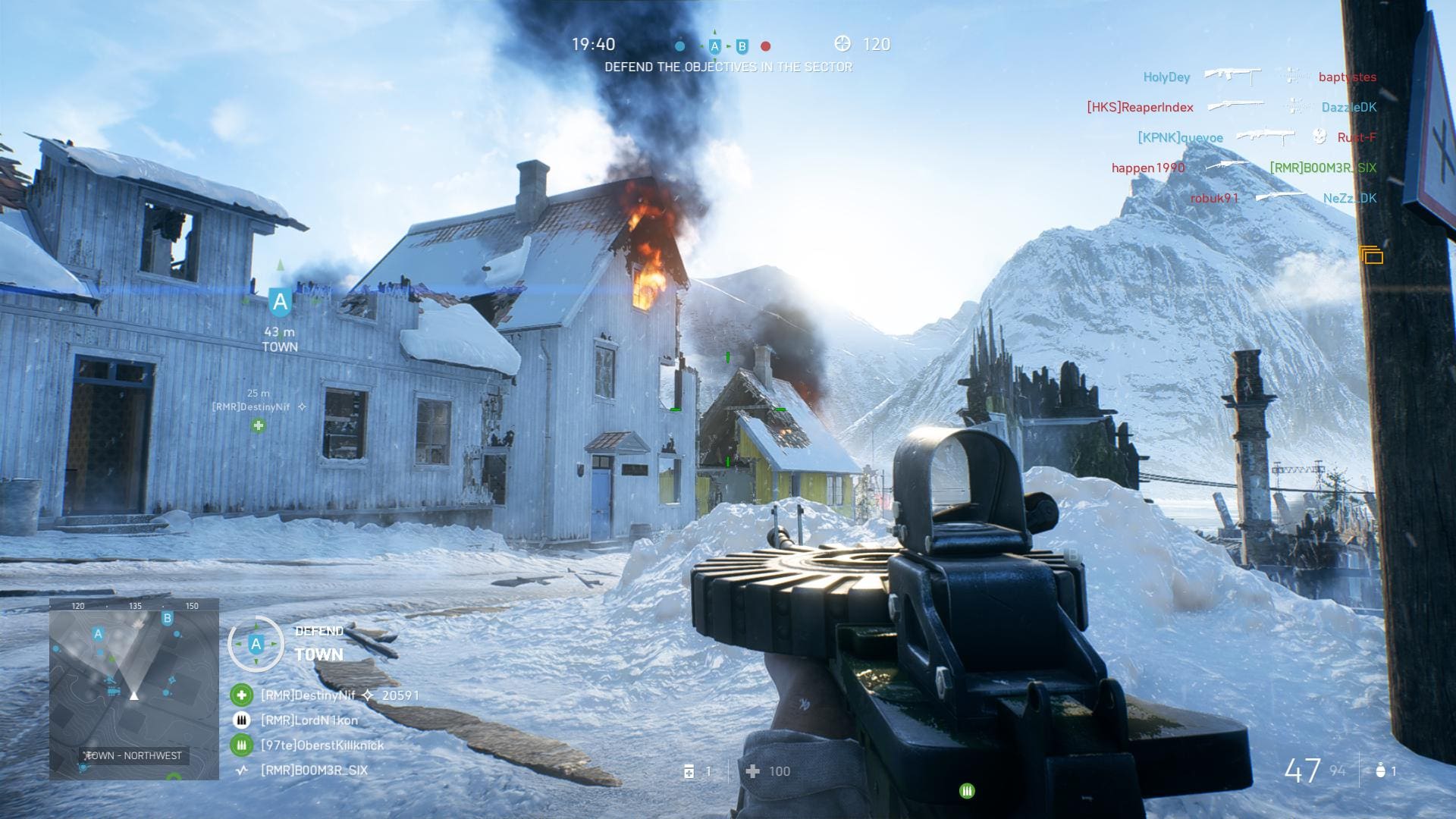This screenshot has height=819, width=1456.
Task: Click the Town - Northwest location label
Action: (134, 756)
